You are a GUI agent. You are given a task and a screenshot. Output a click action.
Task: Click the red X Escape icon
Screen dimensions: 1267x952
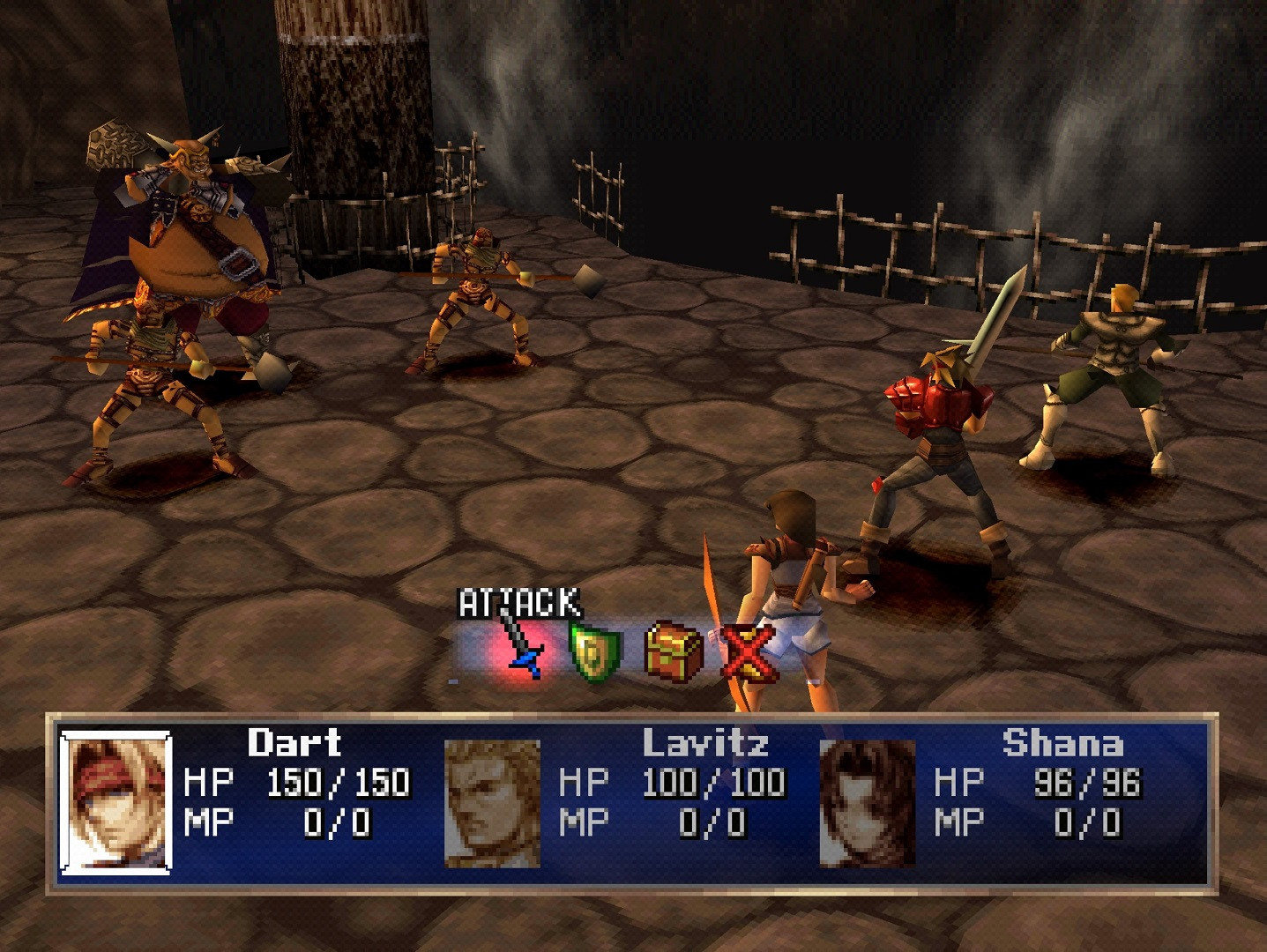(749, 654)
